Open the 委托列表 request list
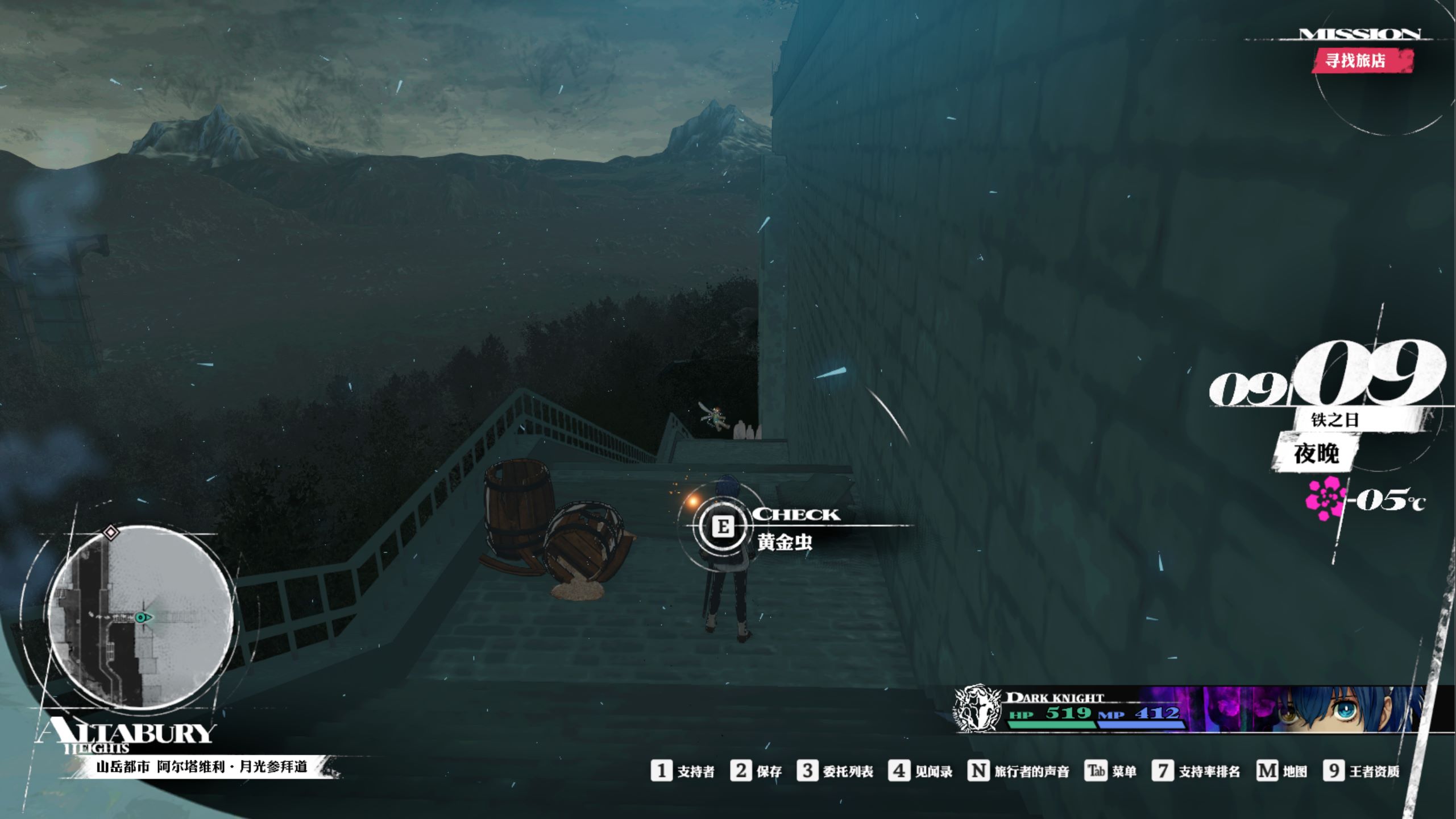Viewport: 1456px width, 819px height. click(835, 771)
